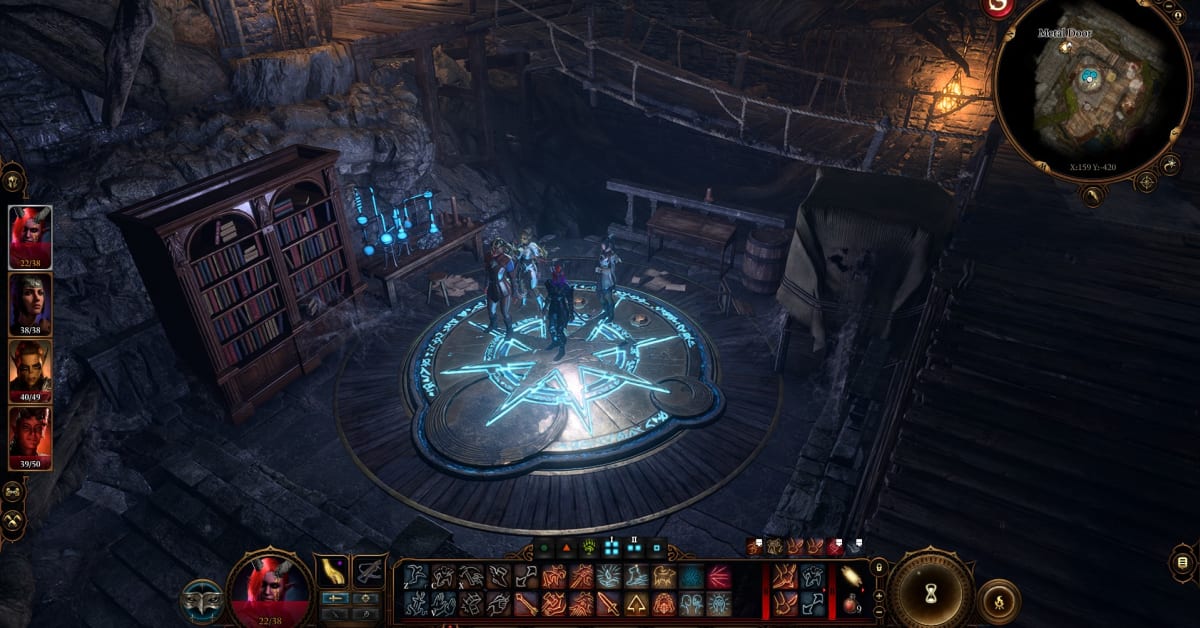Select the glowing hand melee weapon slot

(332, 572)
